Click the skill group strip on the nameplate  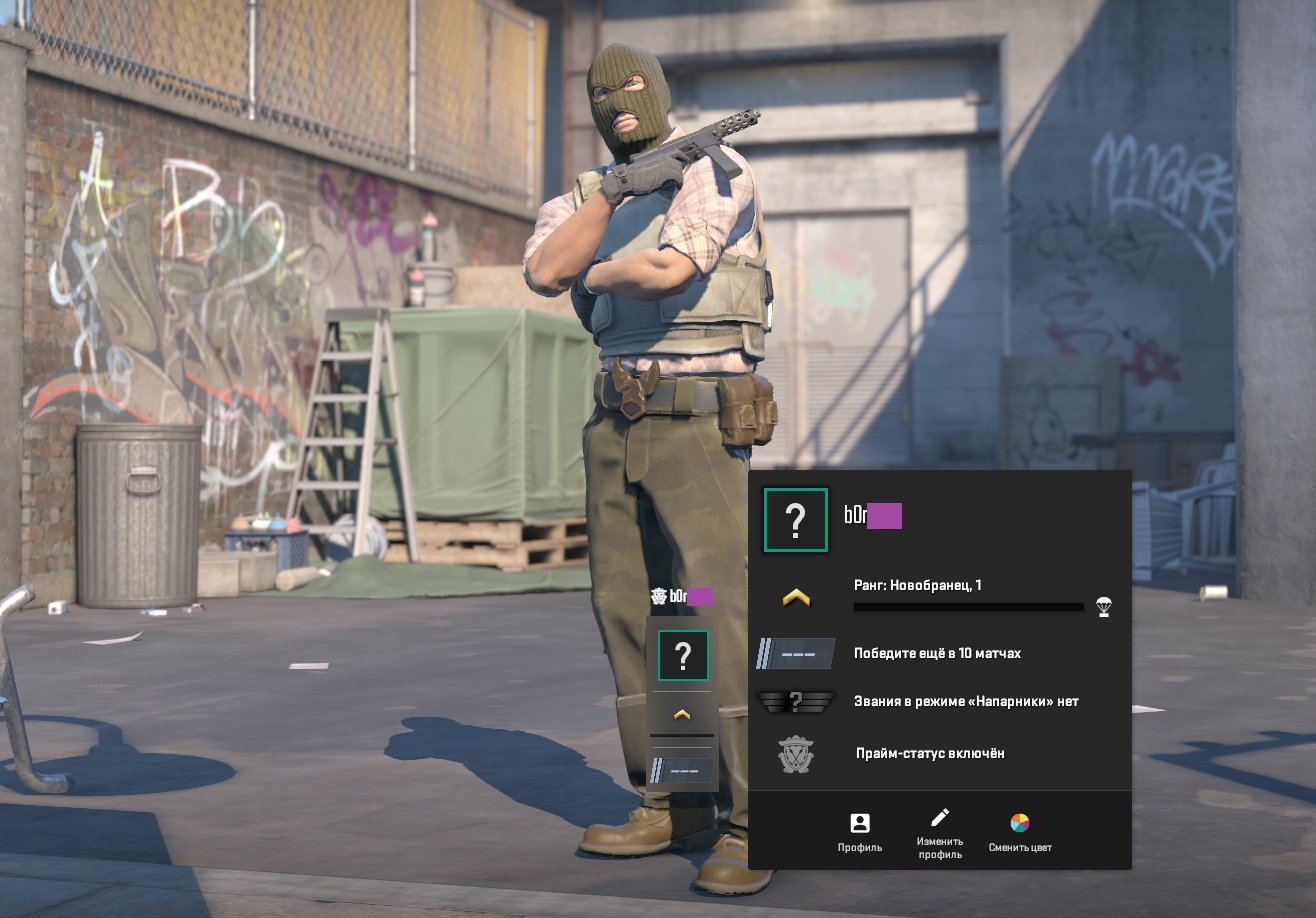pyautogui.click(x=683, y=768)
